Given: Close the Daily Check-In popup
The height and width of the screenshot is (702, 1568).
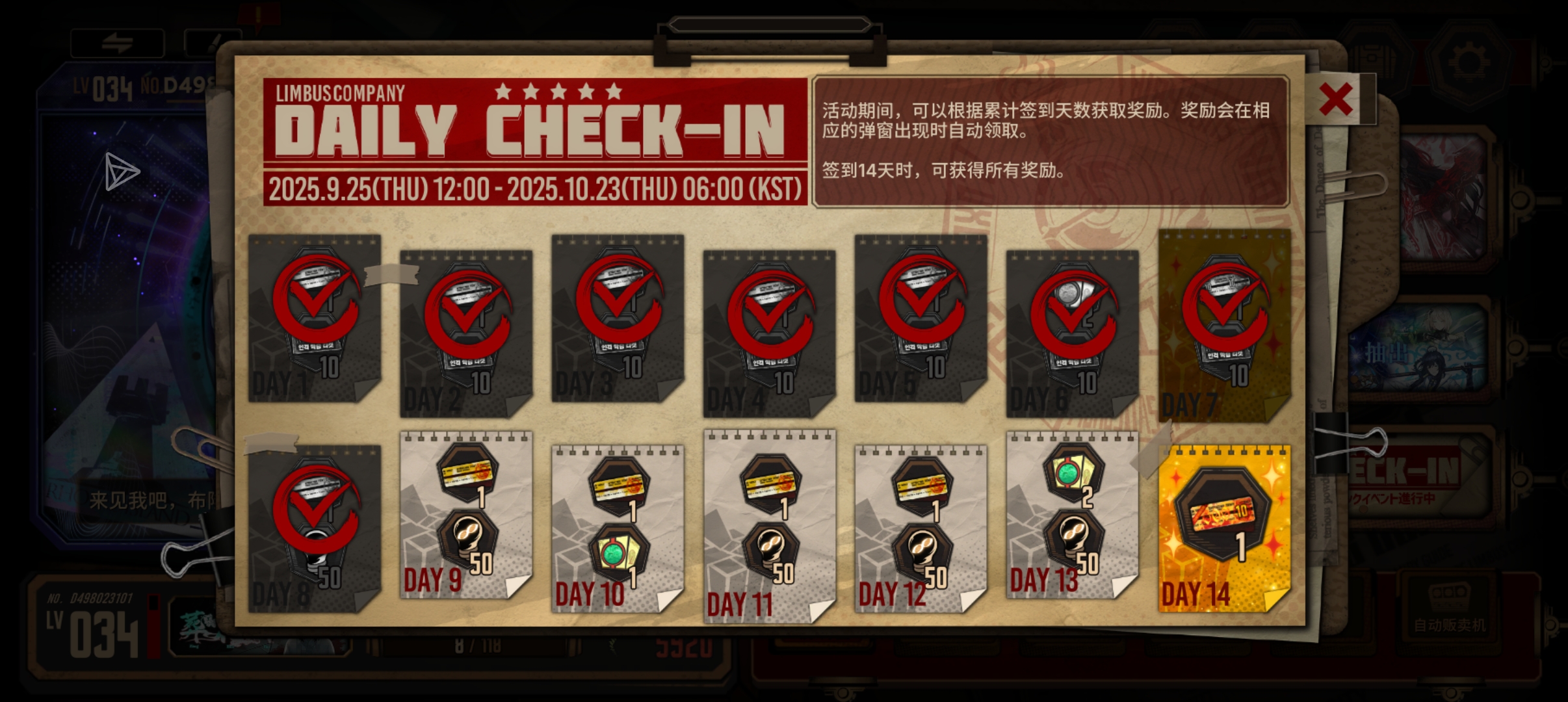Looking at the screenshot, I should (1337, 101).
